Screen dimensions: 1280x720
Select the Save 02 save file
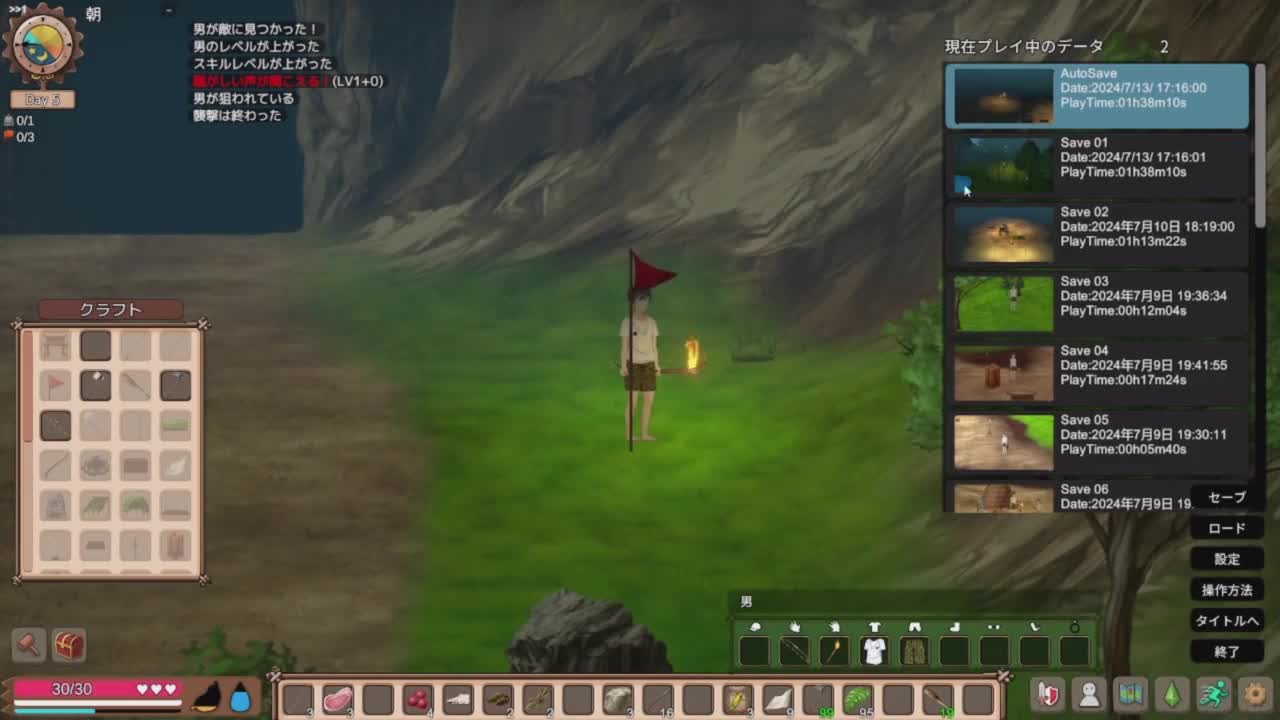tap(1097, 234)
